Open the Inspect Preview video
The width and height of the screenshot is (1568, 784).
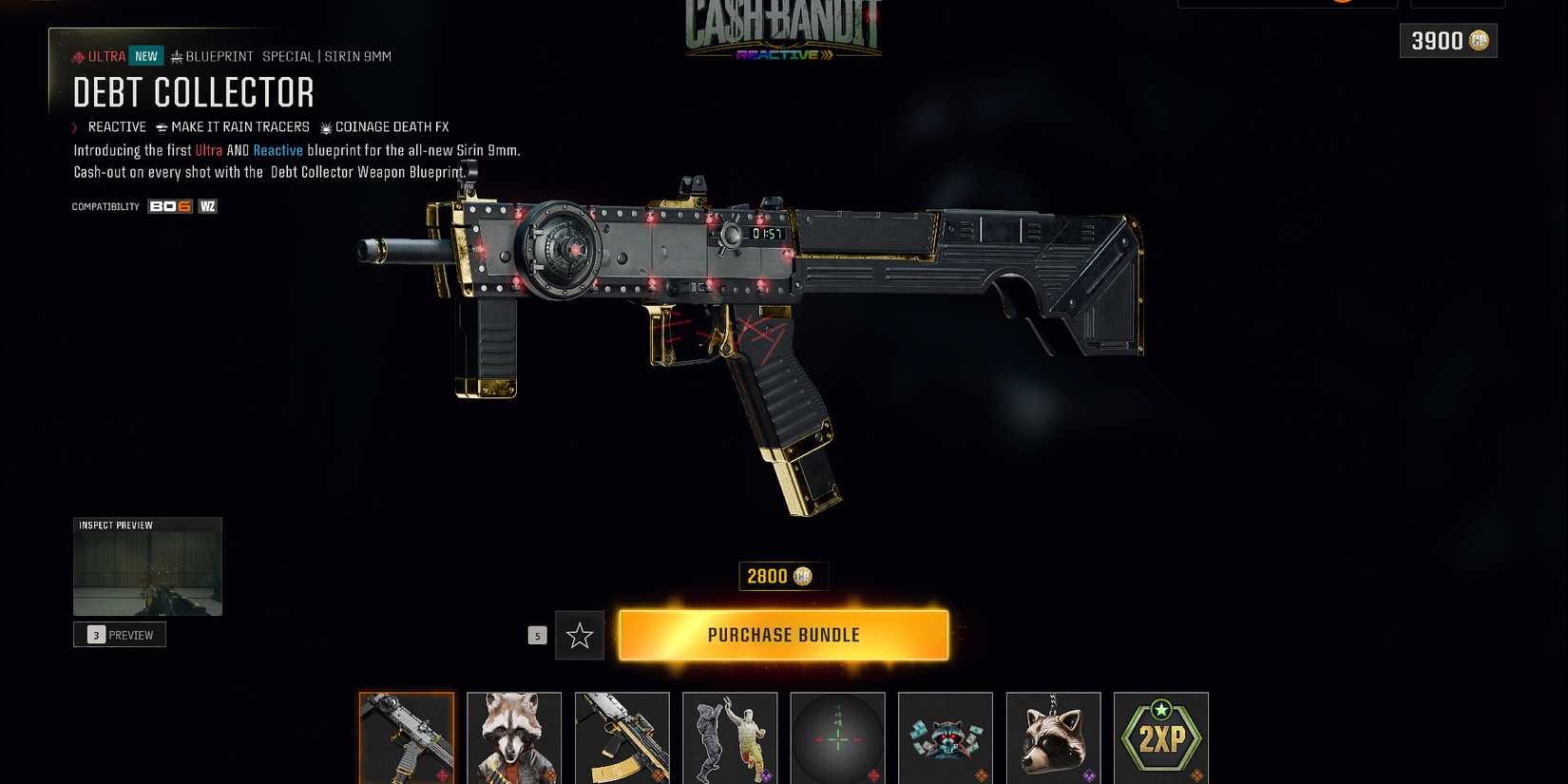pyautogui.click(x=147, y=566)
